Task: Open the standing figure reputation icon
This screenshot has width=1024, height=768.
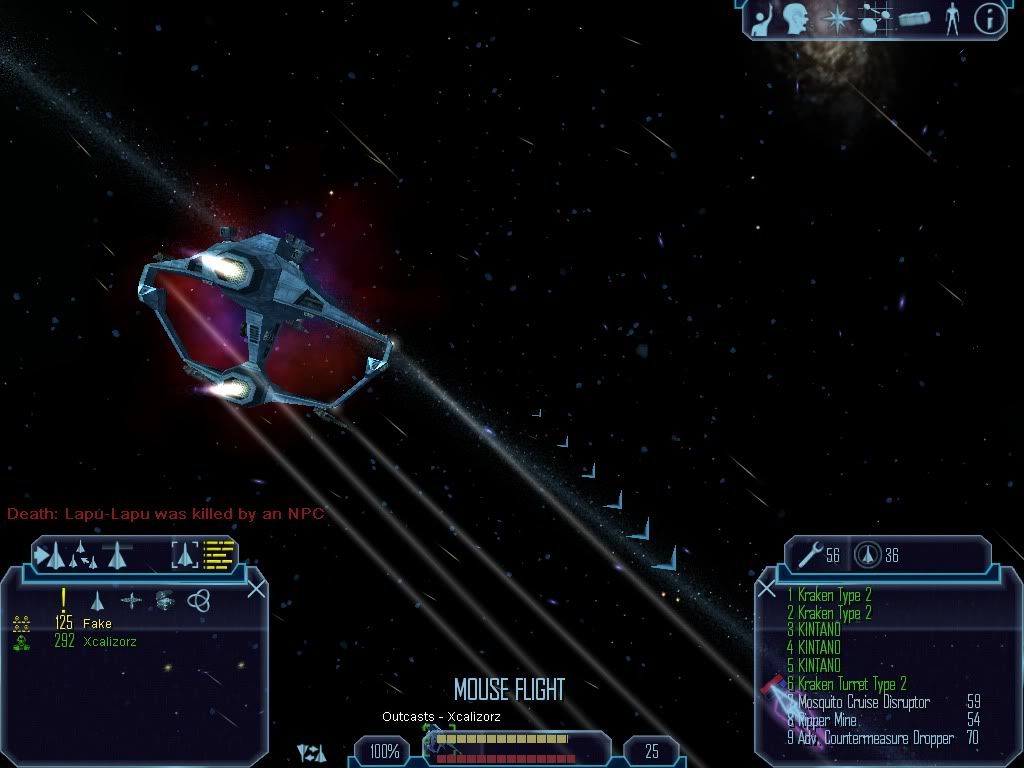Action: 951,19
